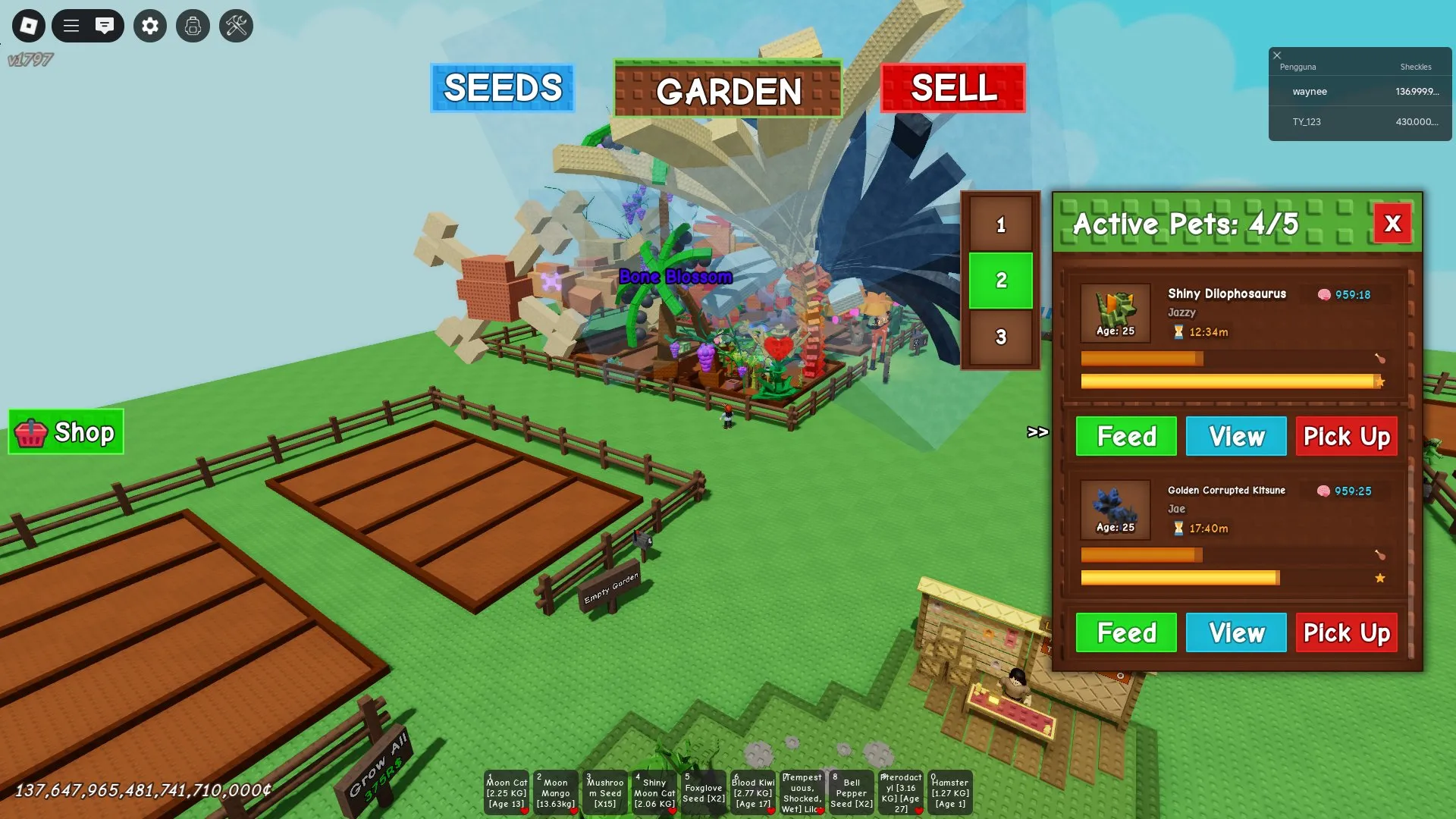Click the Shiny Dilophosaurus pet thumbnail
The image size is (1456, 819).
coord(1115,312)
